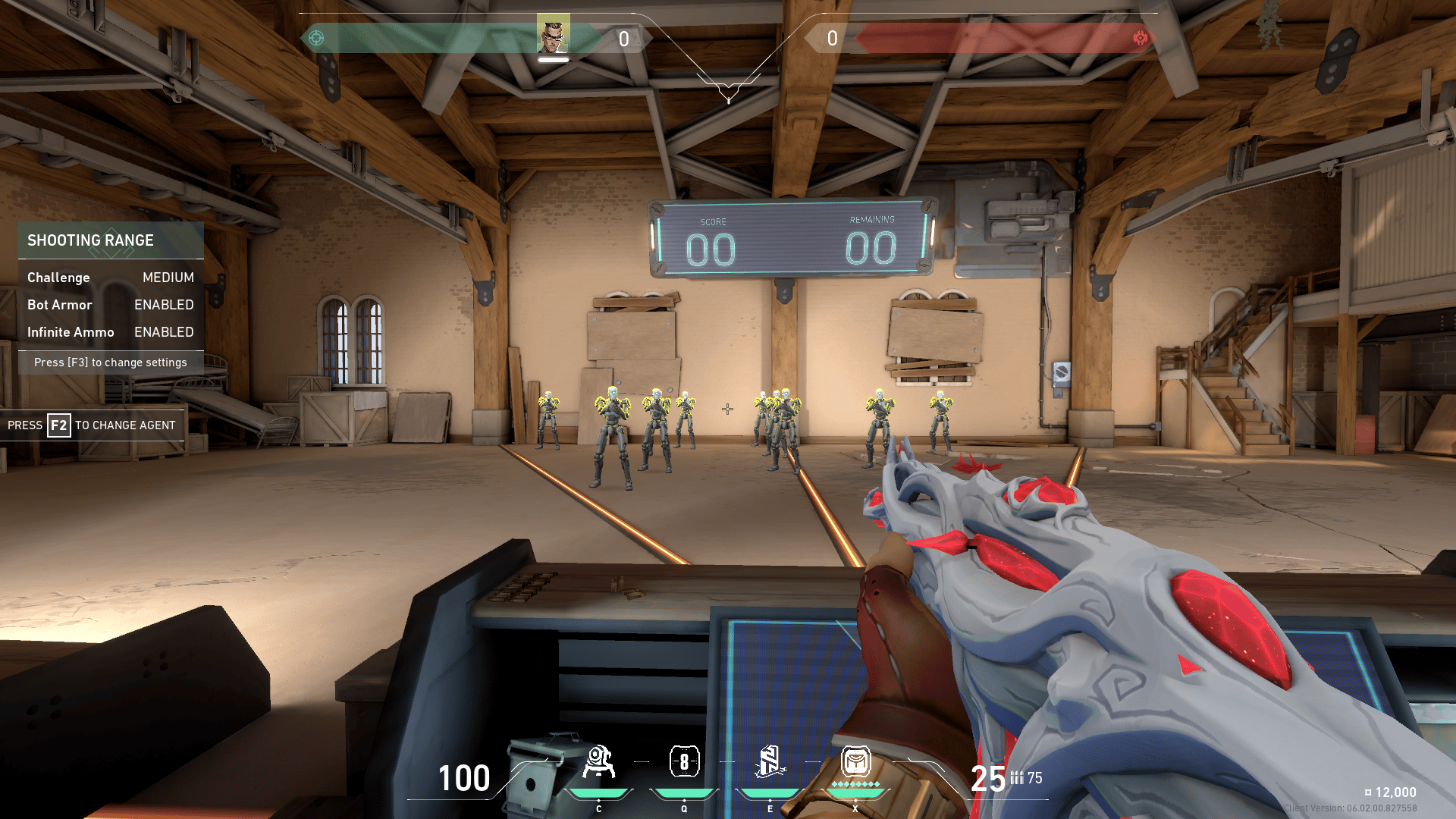The height and width of the screenshot is (819, 1456).
Task: Click the SHOOTING RANGE panel header
Action: 91,240
